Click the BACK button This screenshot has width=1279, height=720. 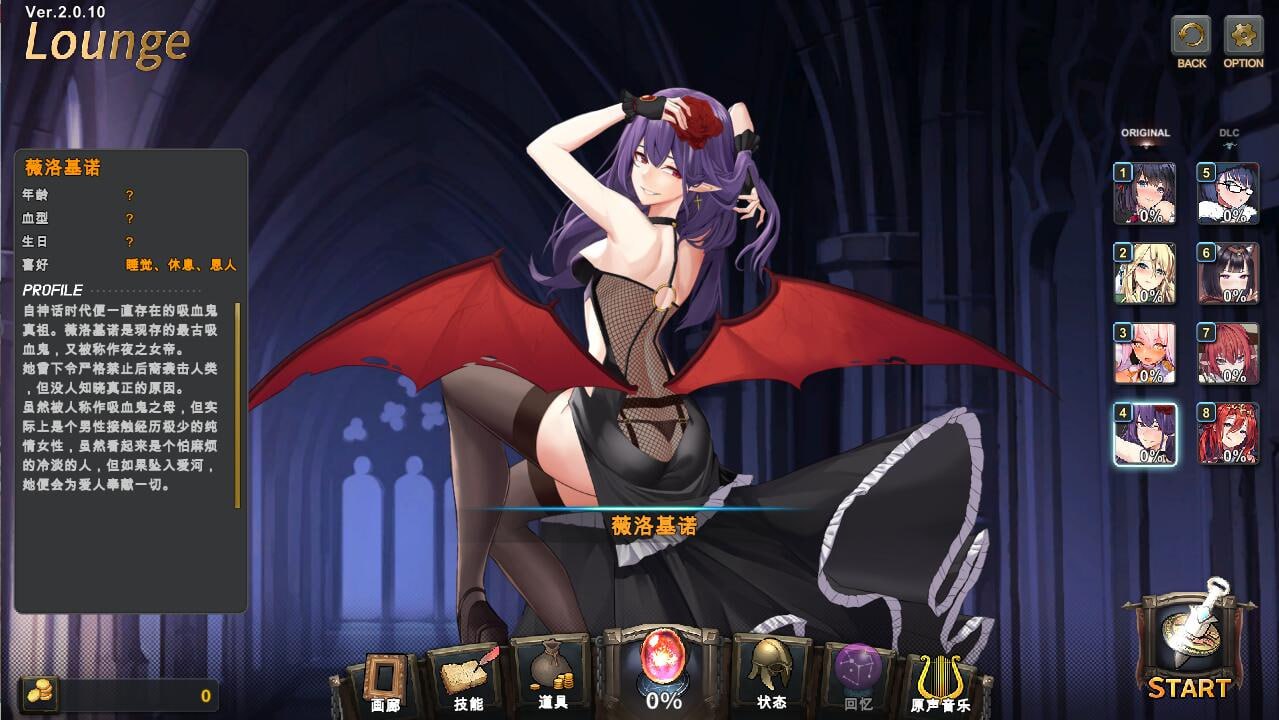1191,37
